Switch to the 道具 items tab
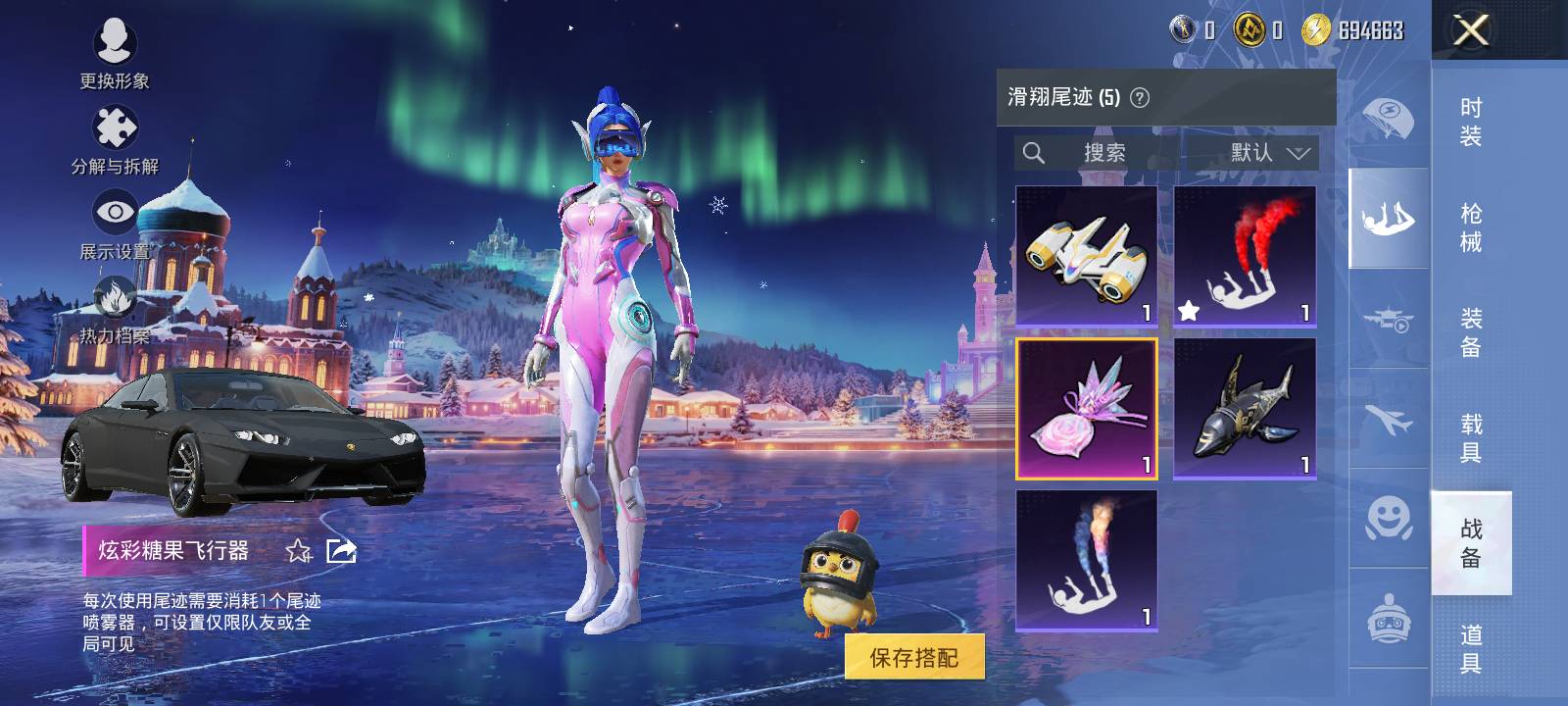The width and height of the screenshot is (1568, 706). 1470,648
